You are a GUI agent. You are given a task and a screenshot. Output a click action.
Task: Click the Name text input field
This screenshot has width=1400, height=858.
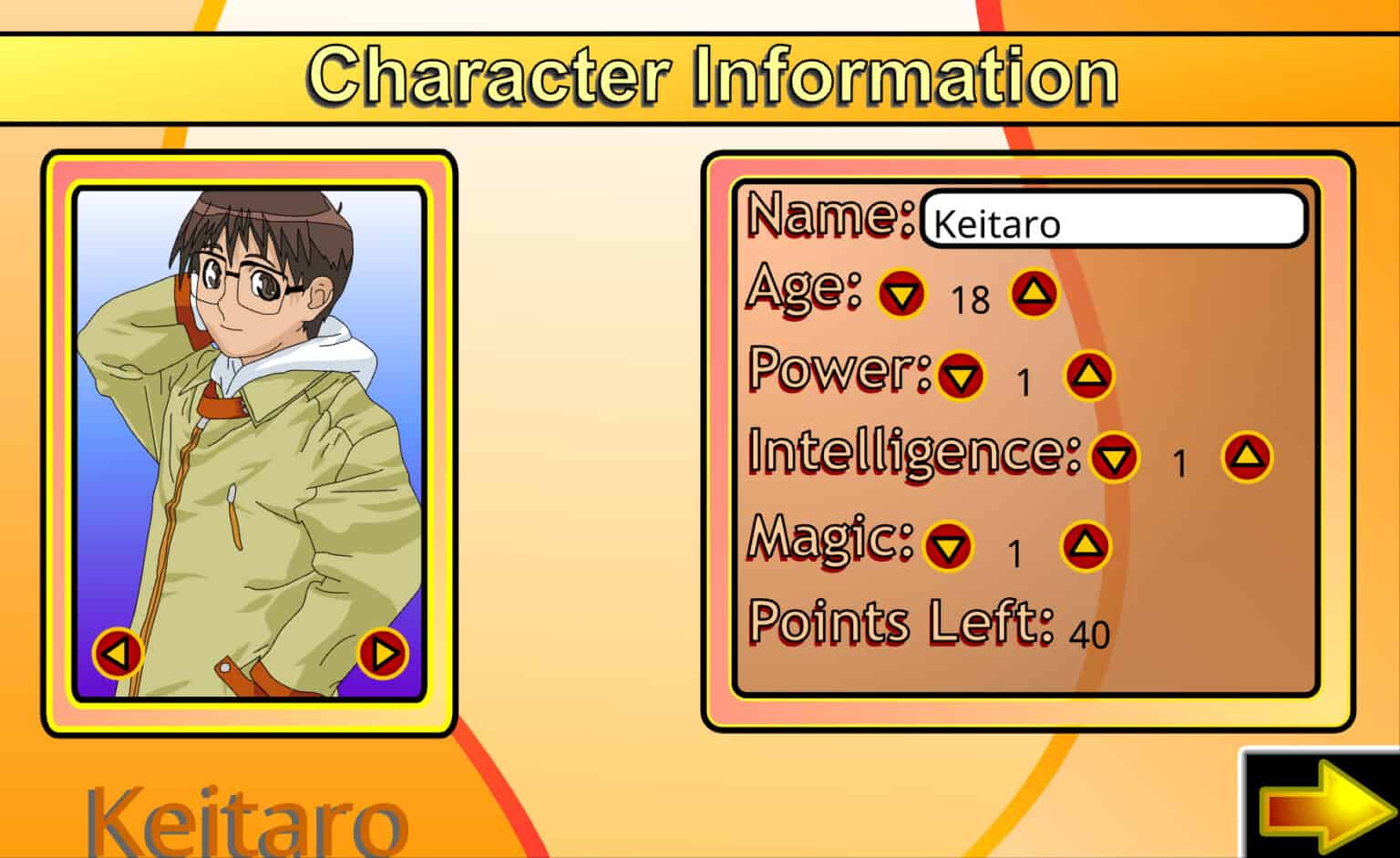(1112, 219)
